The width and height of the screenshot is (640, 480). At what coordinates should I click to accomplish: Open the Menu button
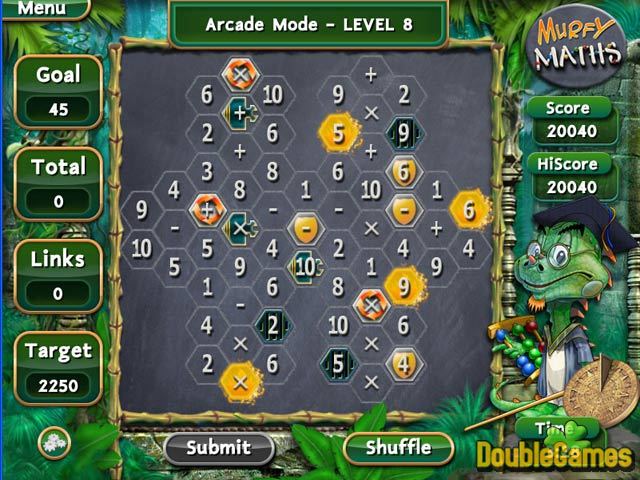point(40,9)
